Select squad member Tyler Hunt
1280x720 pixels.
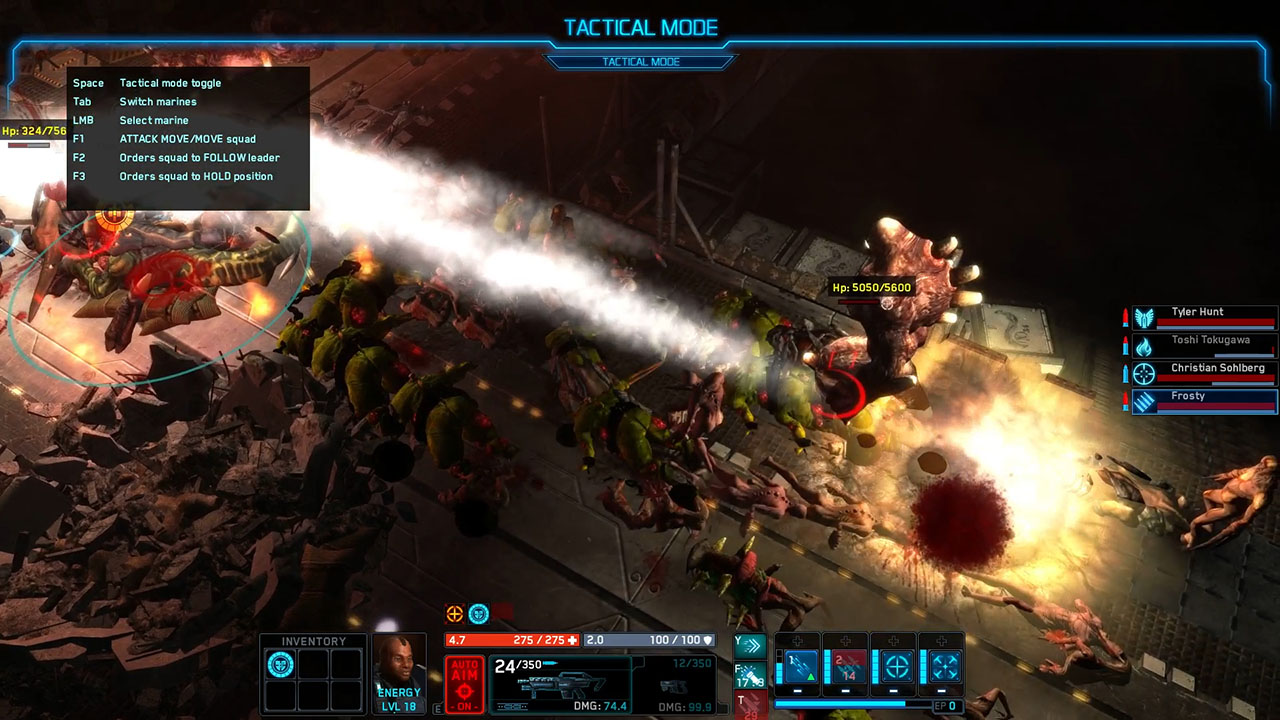(1204, 317)
